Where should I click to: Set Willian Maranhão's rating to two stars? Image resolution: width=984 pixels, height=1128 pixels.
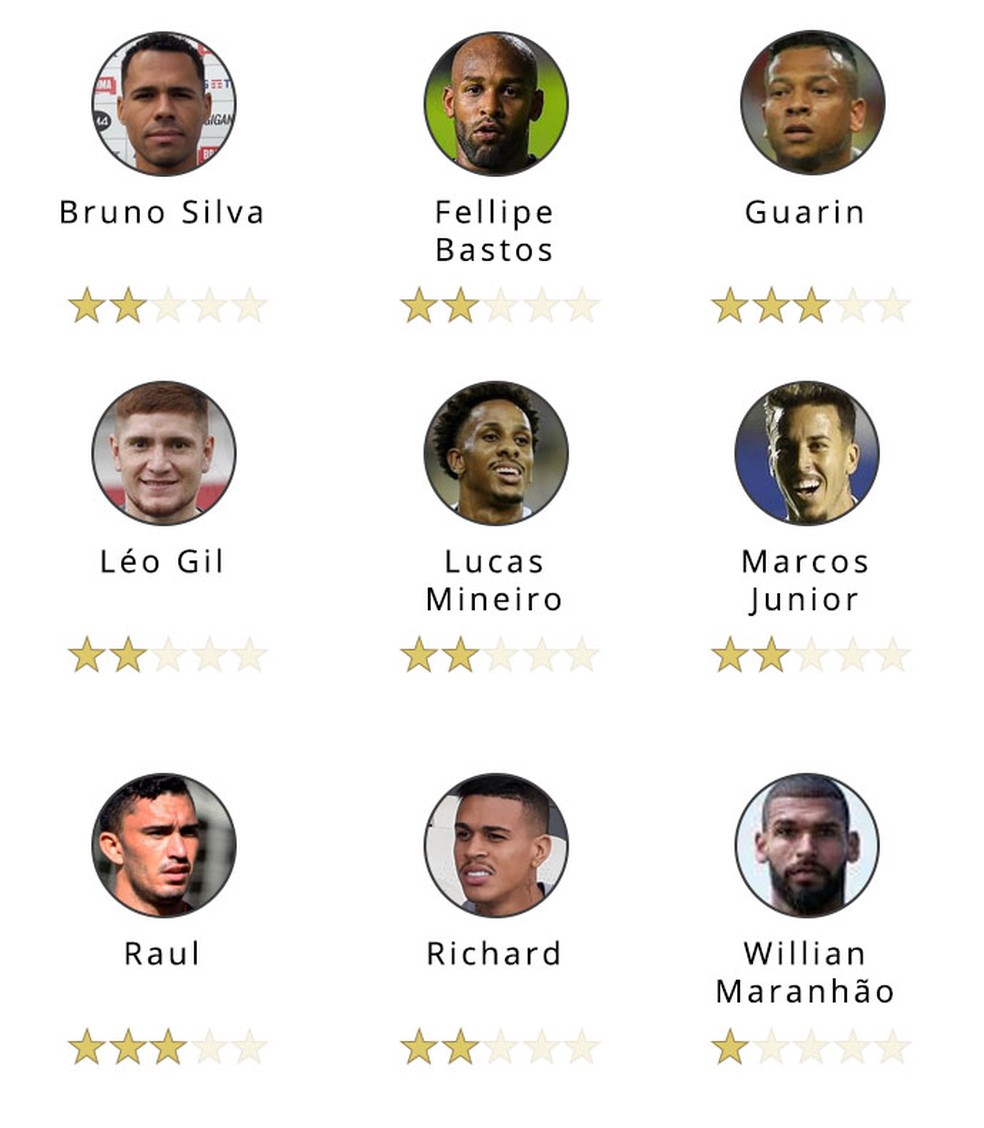point(771,1047)
